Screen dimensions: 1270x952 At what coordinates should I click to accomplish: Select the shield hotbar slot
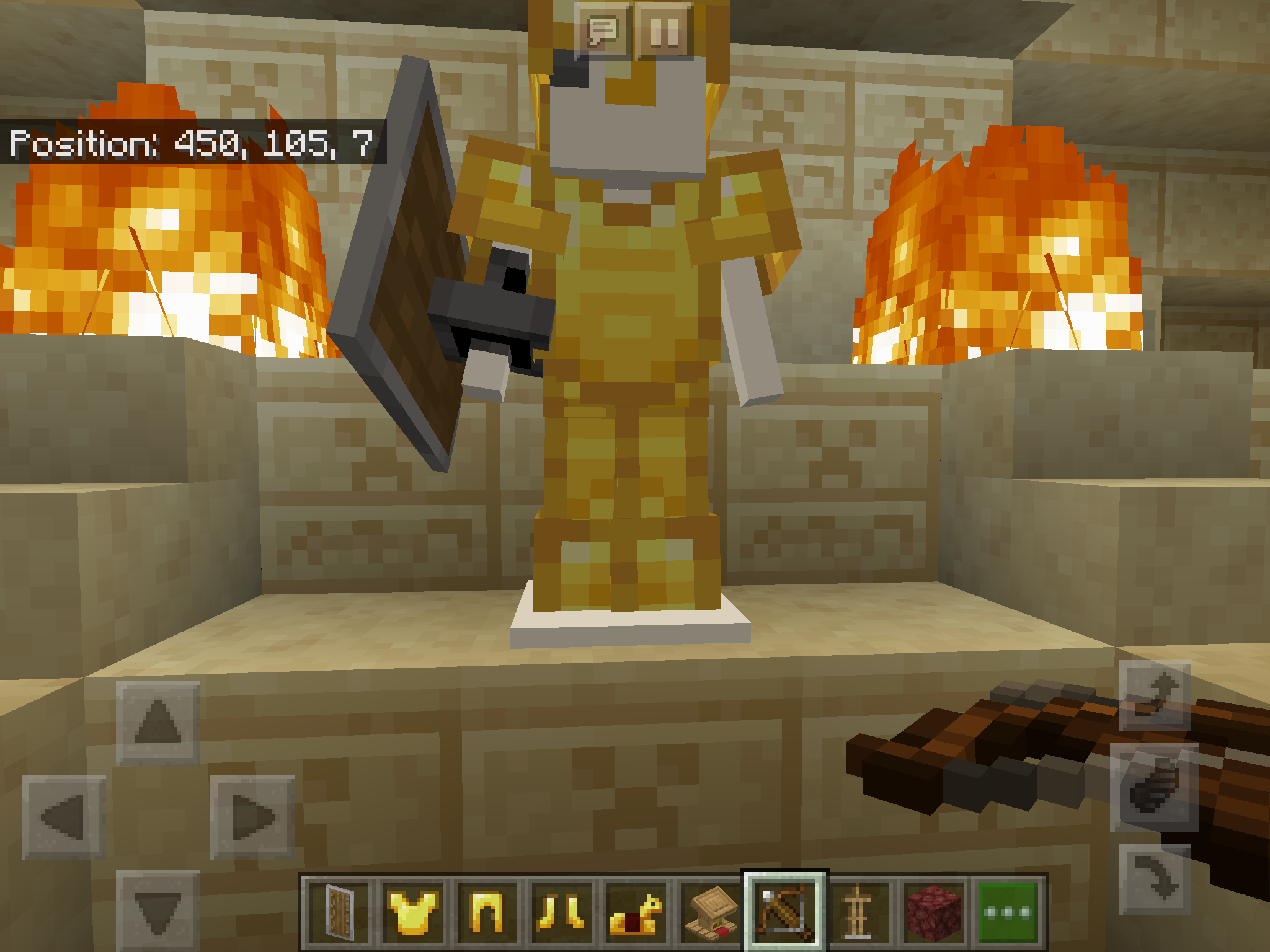(x=339, y=911)
